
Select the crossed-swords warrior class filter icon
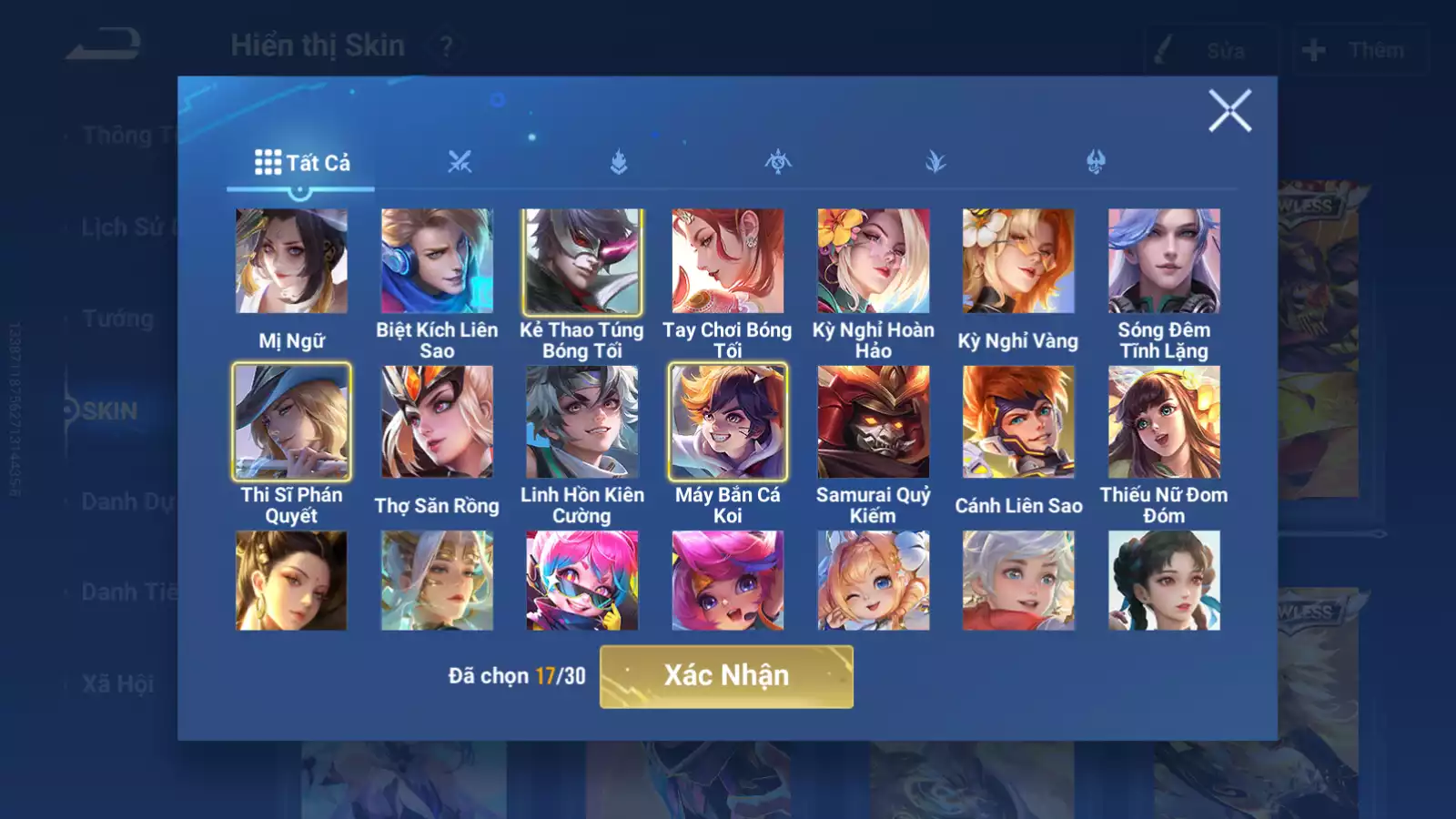point(461,162)
